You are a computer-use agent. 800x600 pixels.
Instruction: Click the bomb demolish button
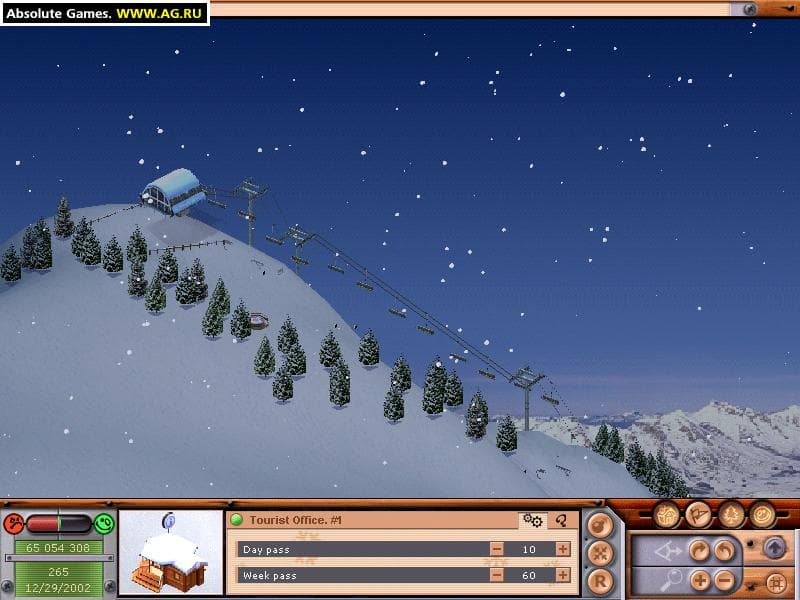click(x=599, y=525)
